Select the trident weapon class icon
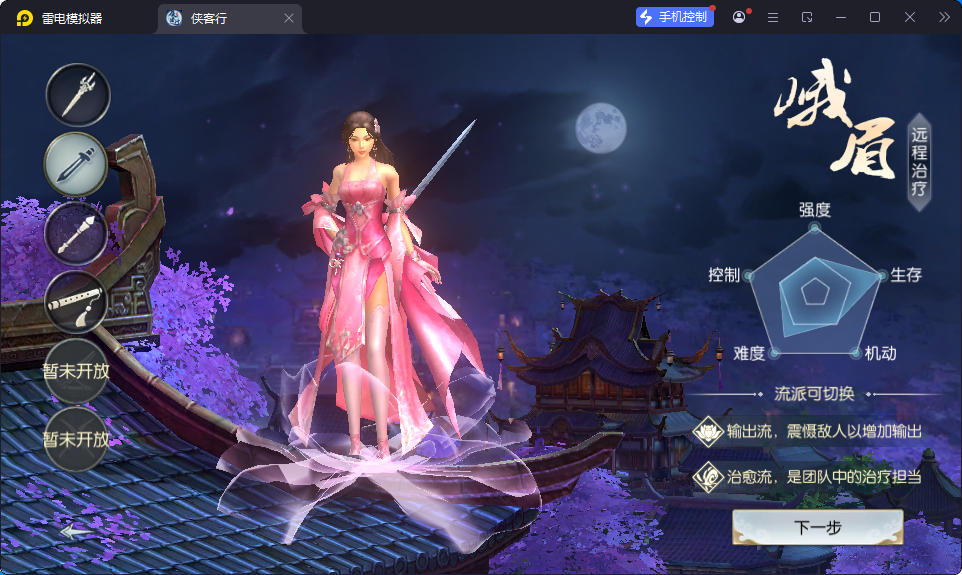 pos(77,95)
